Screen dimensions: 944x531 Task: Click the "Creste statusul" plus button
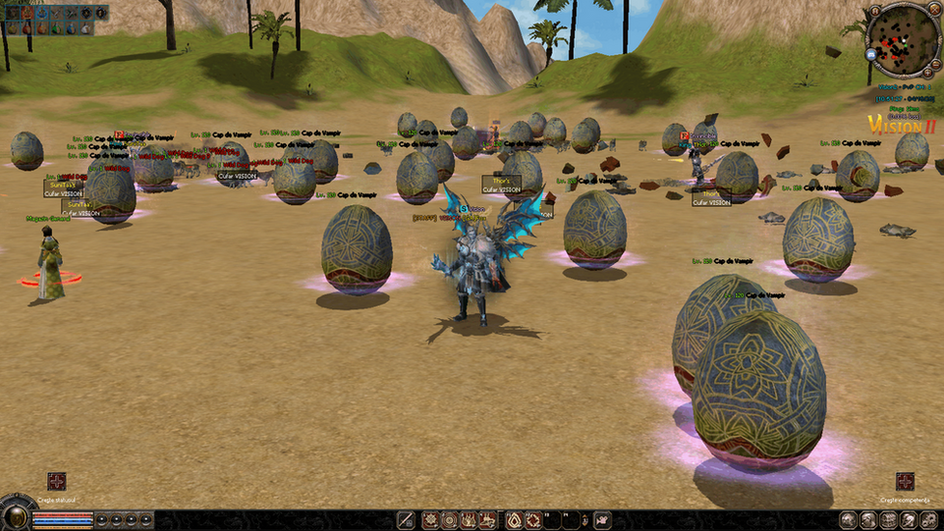[x=57, y=481]
